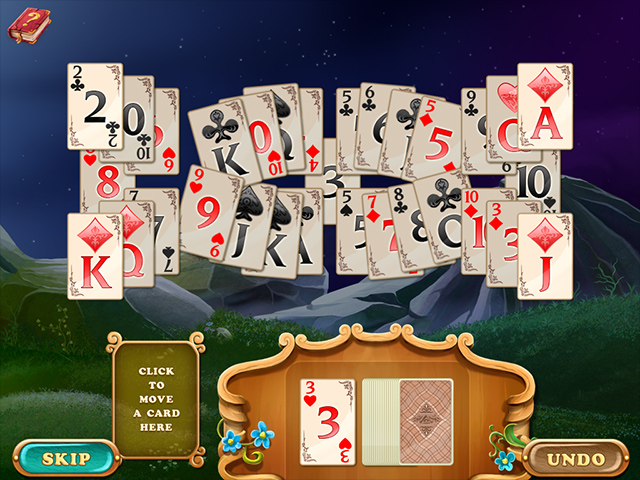This screenshot has height=480, width=640.
Task: Undo the last move
Action: click(576, 459)
